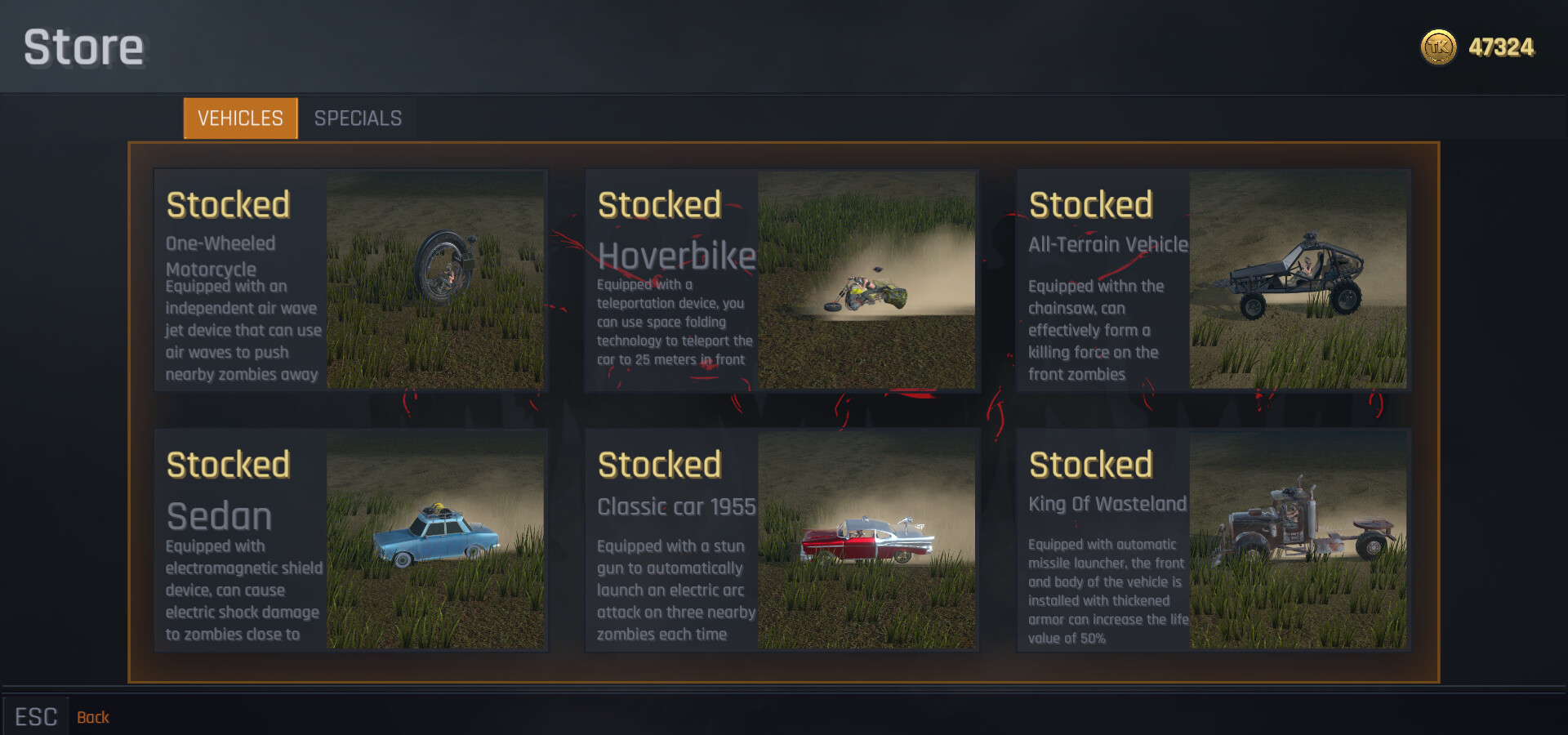
Task: Select the All-Terrain Vehicle preview image
Action: point(1300,280)
